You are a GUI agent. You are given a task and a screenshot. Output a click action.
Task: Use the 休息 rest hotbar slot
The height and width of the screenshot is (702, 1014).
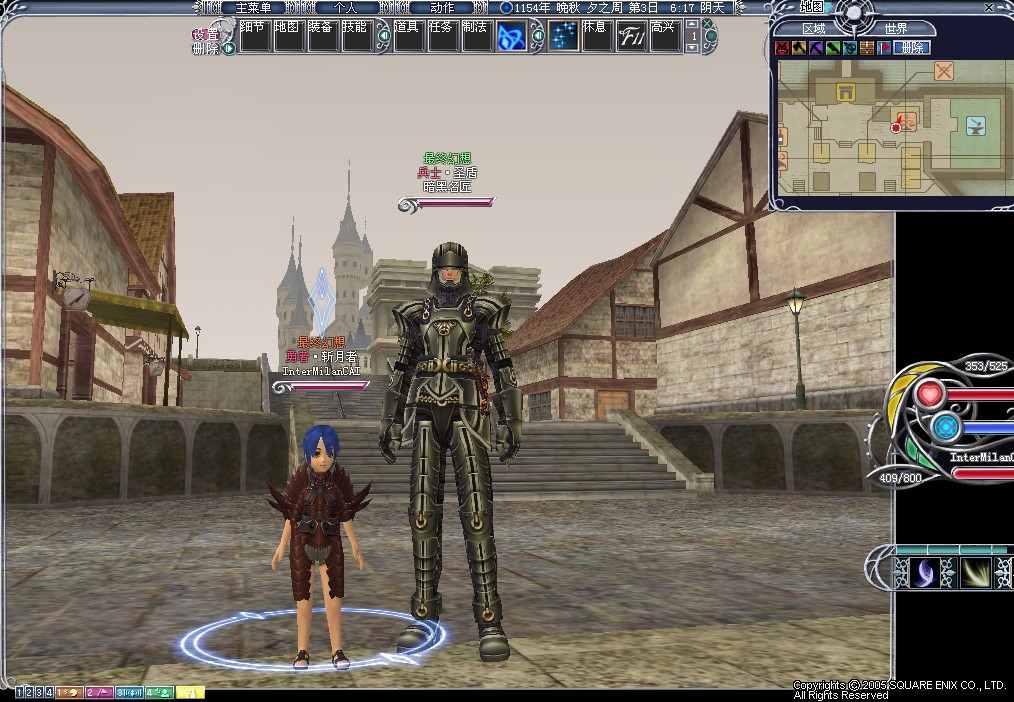click(596, 36)
